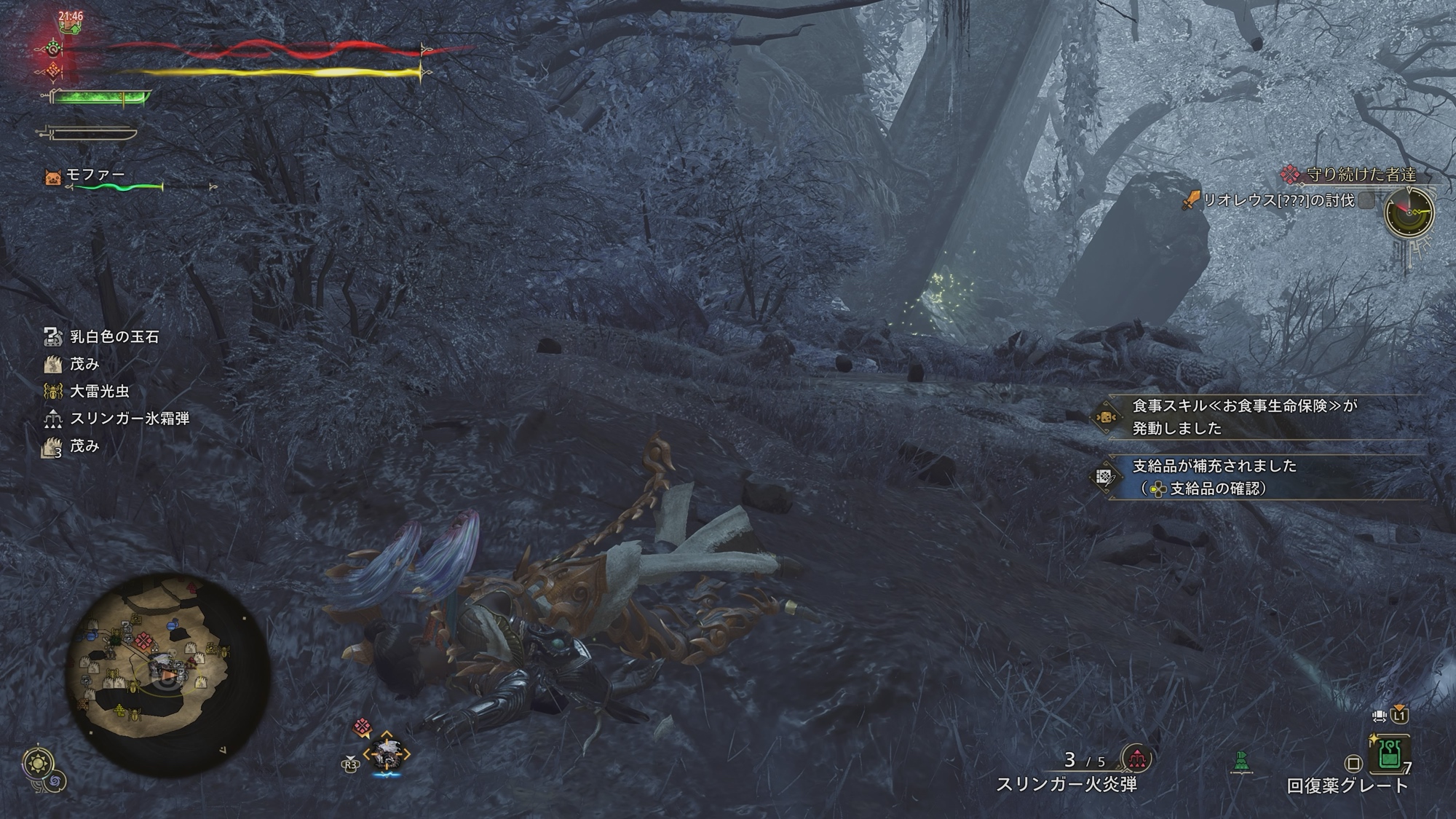Viewport: 1456px width, 819px height.
Task: Click the リオレウス討伐 objective line
Action: click(1278, 200)
